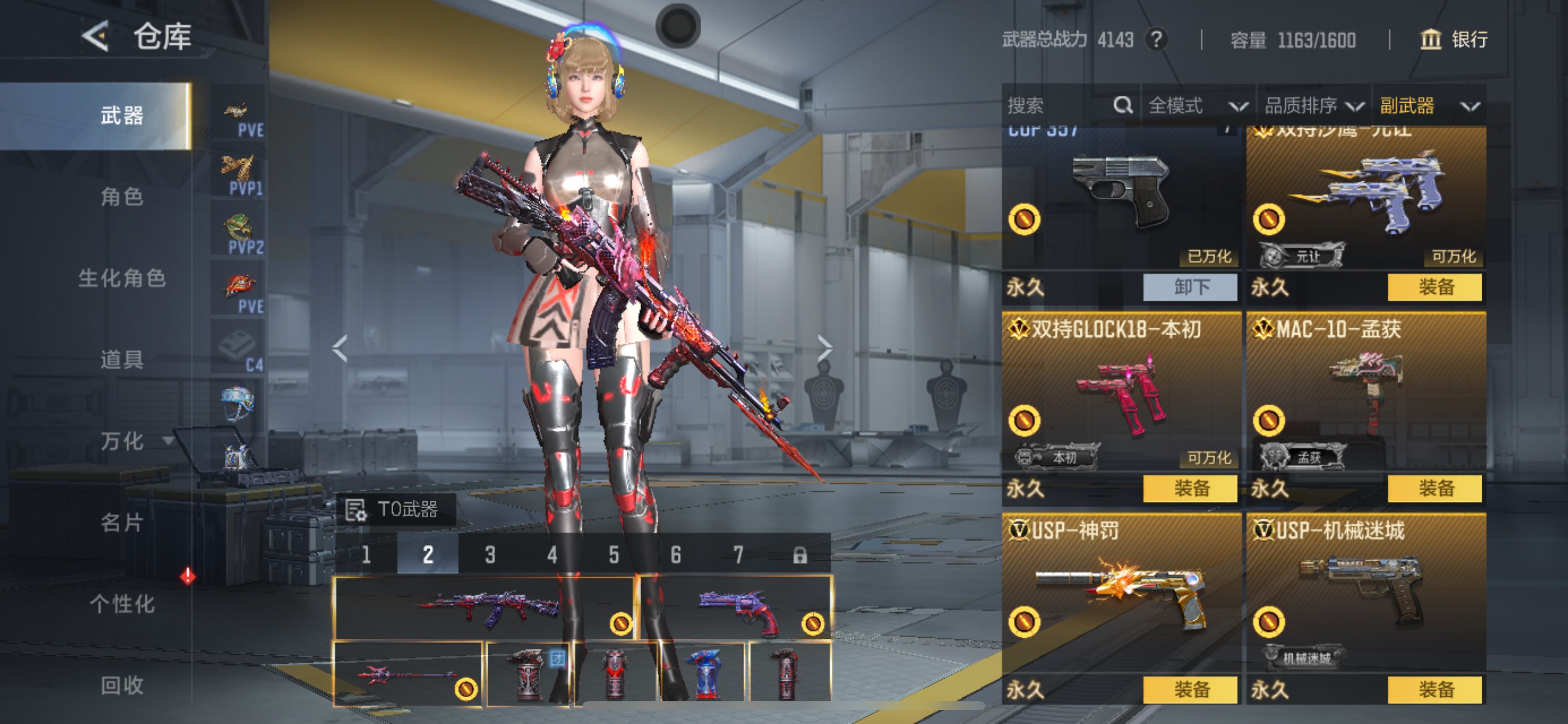1568x724 pixels.
Task: Switch to loadout slot 3
Action: click(490, 555)
